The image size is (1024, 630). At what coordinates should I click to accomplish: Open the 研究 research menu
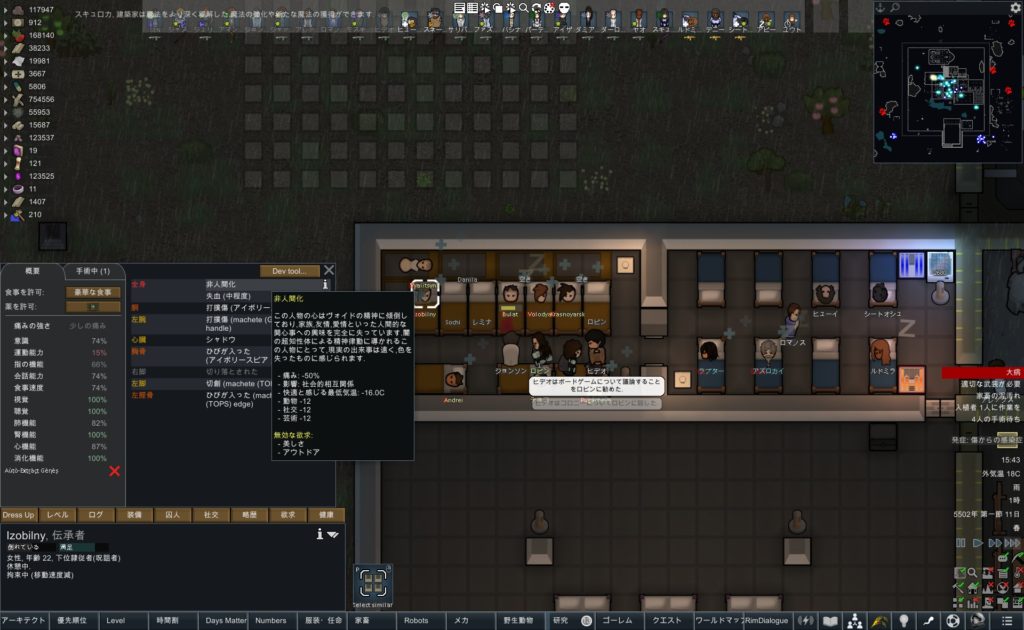click(x=560, y=621)
